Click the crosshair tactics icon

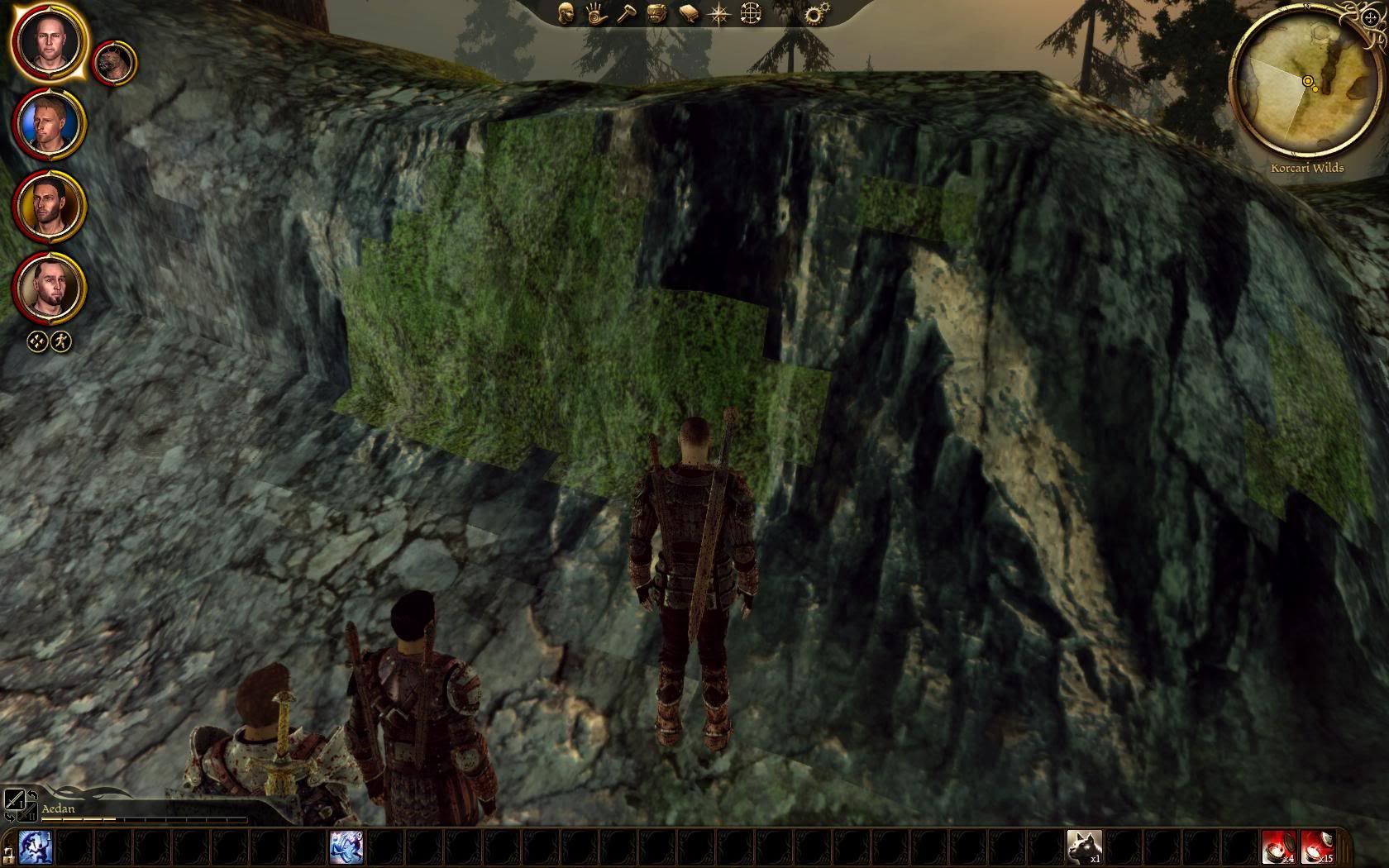click(751, 13)
